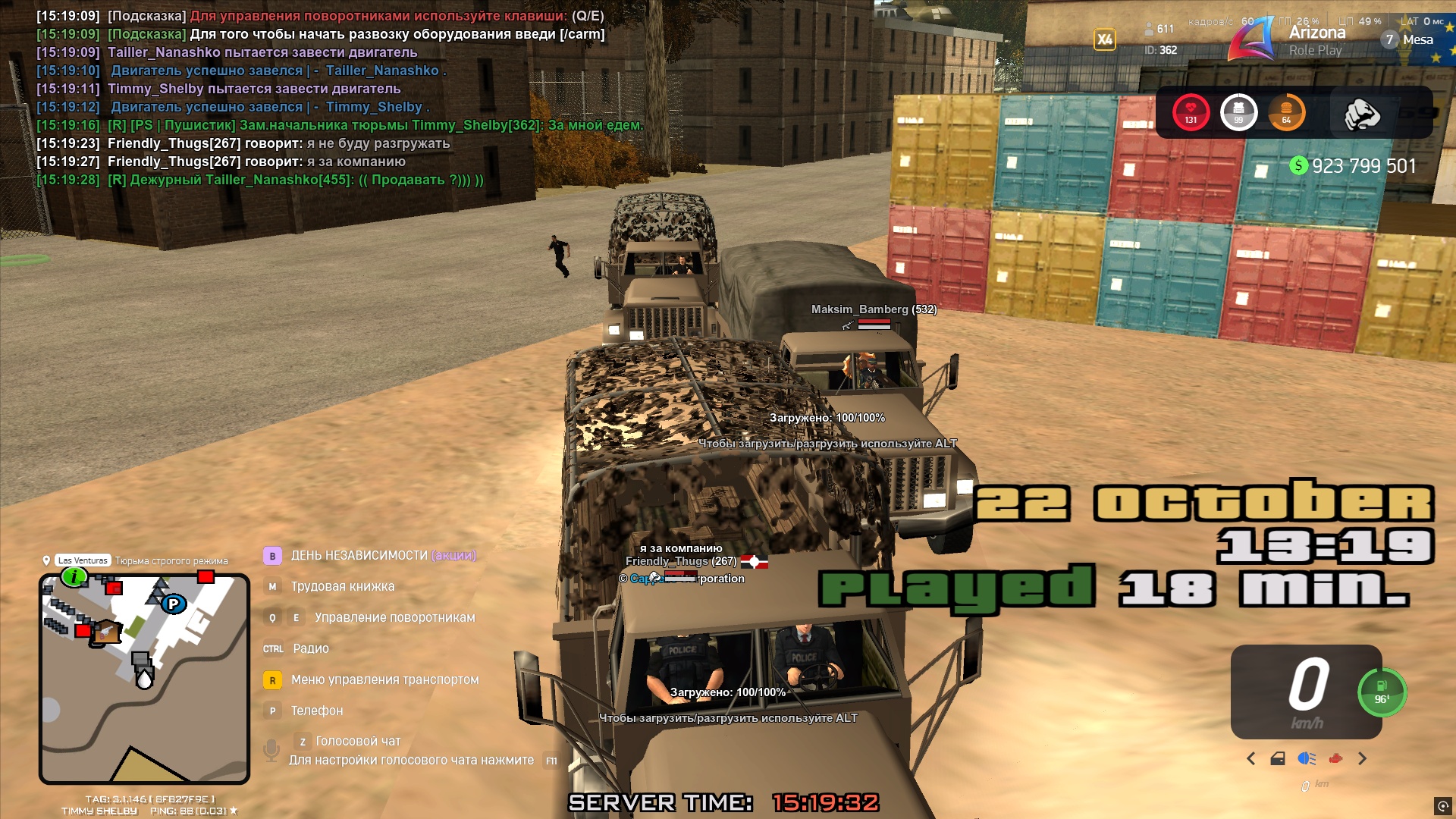1456x819 pixels.
Task: Click the red engine icon
Action: click(x=1335, y=758)
